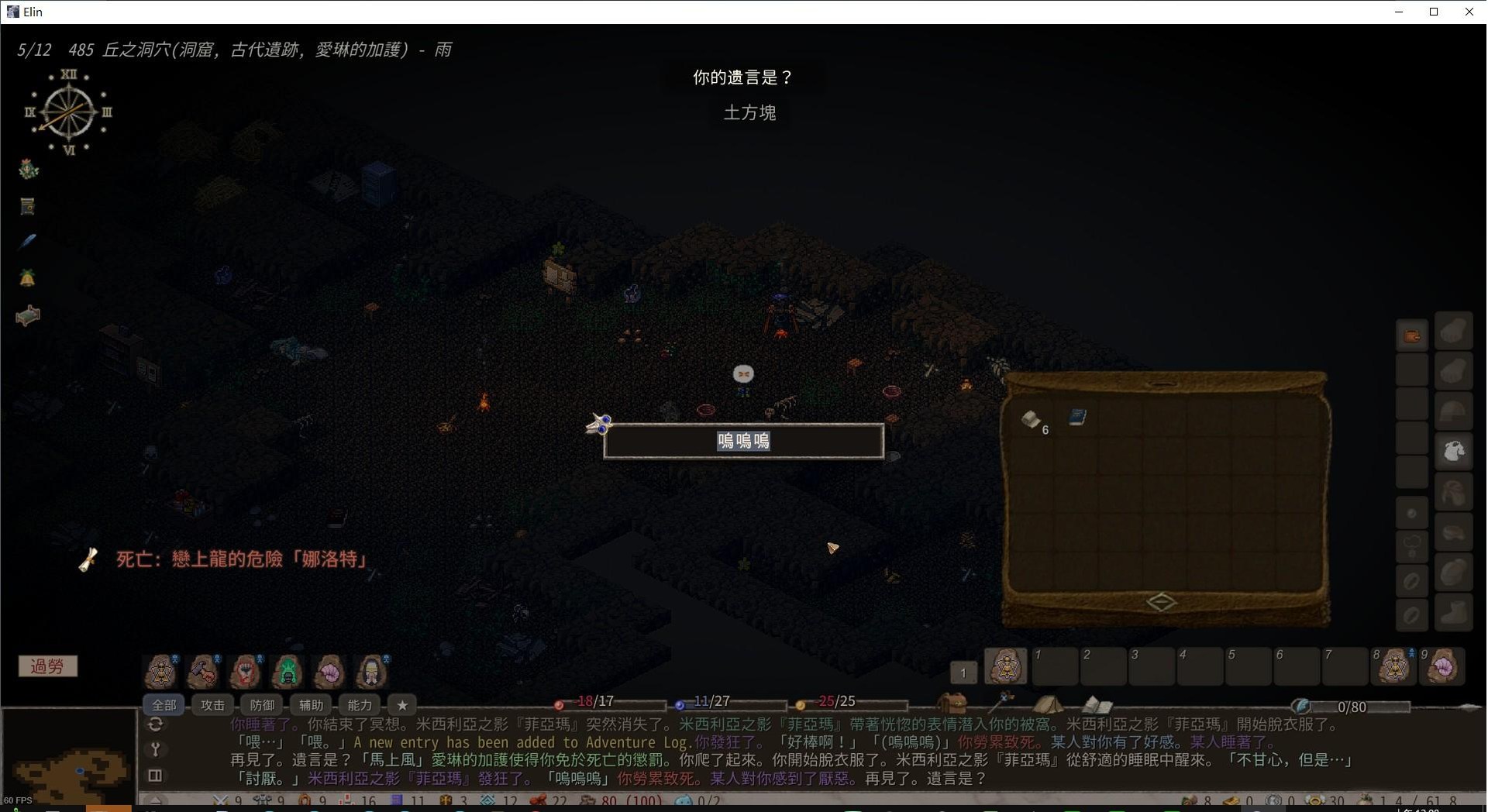
Task: Select the bell ability icon in ability bar
Action: 160,672
